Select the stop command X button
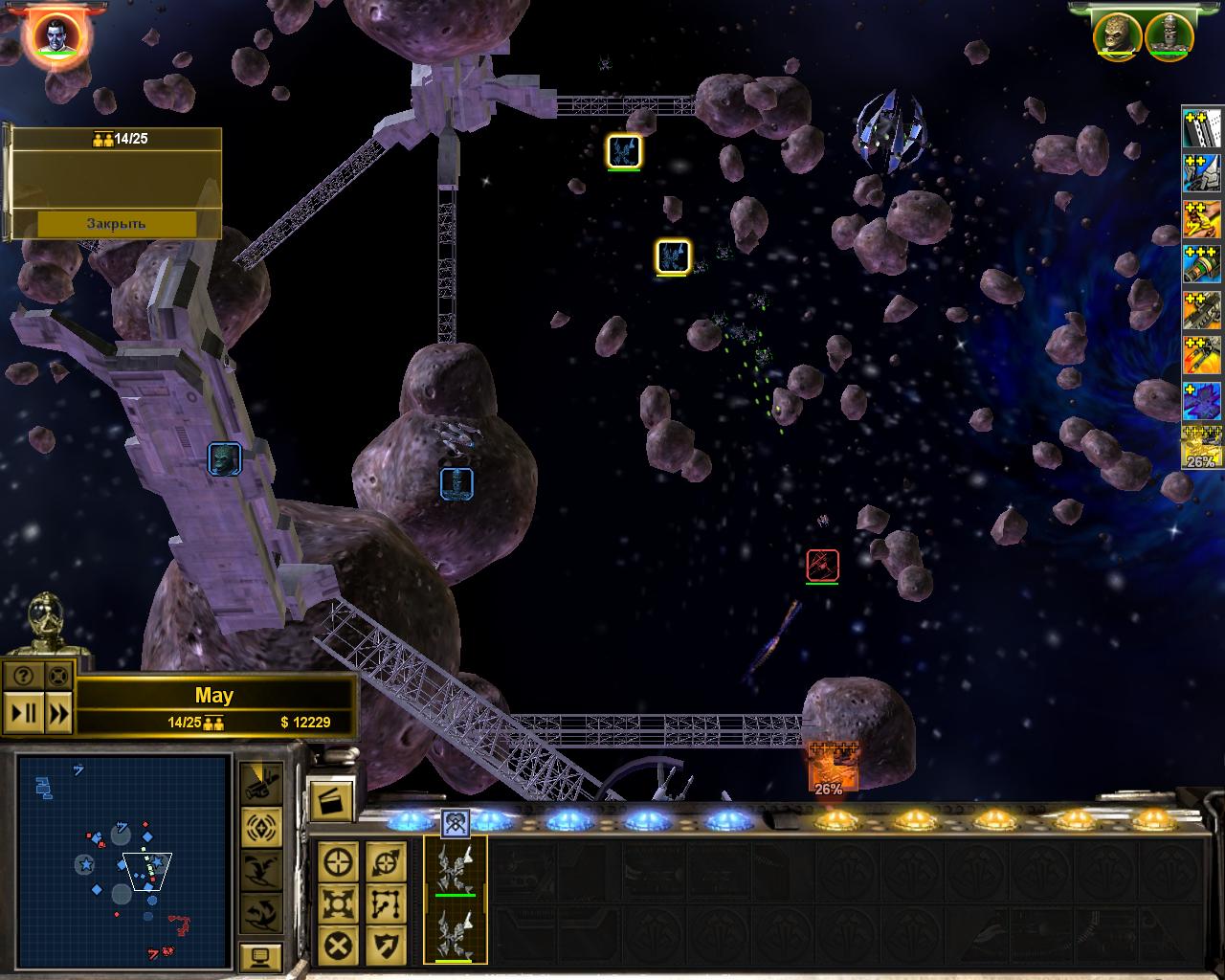The width and height of the screenshot is (1225, 980). (x=339, y=947)
